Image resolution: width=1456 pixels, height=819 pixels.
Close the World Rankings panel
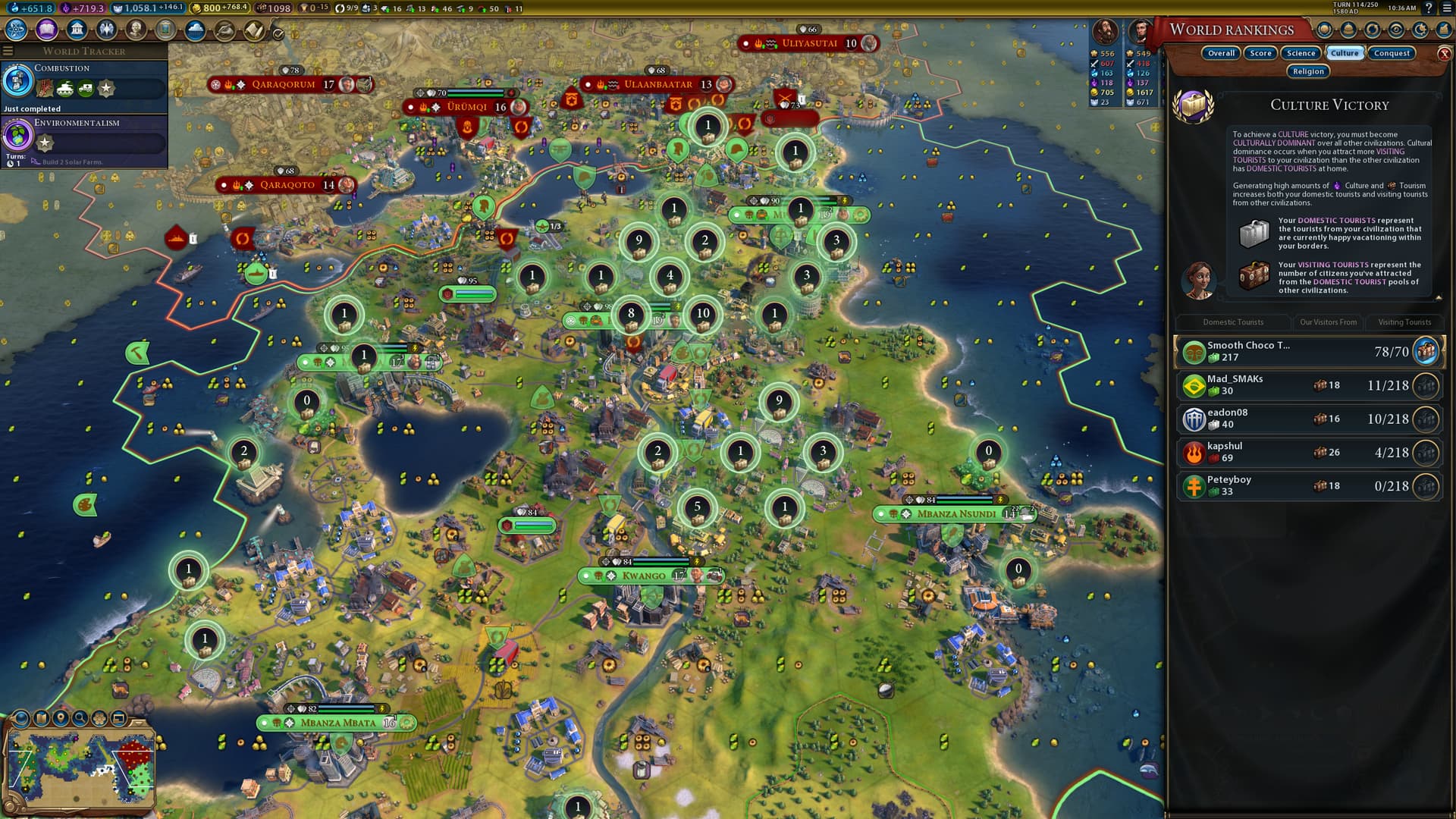click(1444, 54)
